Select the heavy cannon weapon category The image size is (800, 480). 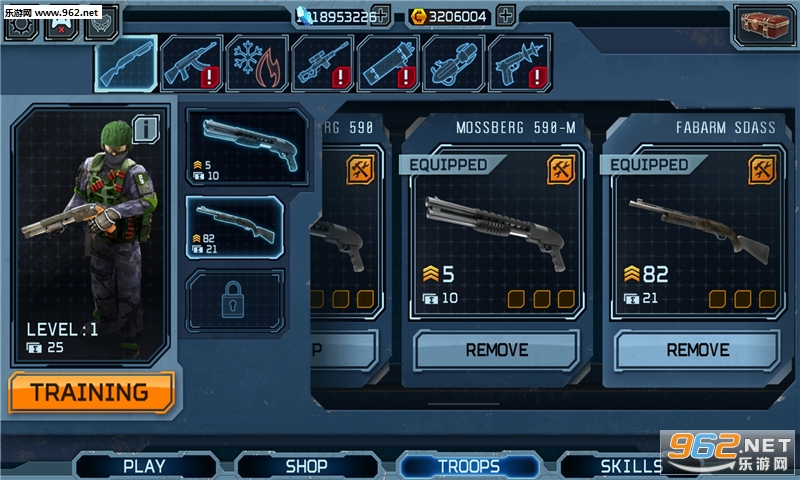[453, 64]
